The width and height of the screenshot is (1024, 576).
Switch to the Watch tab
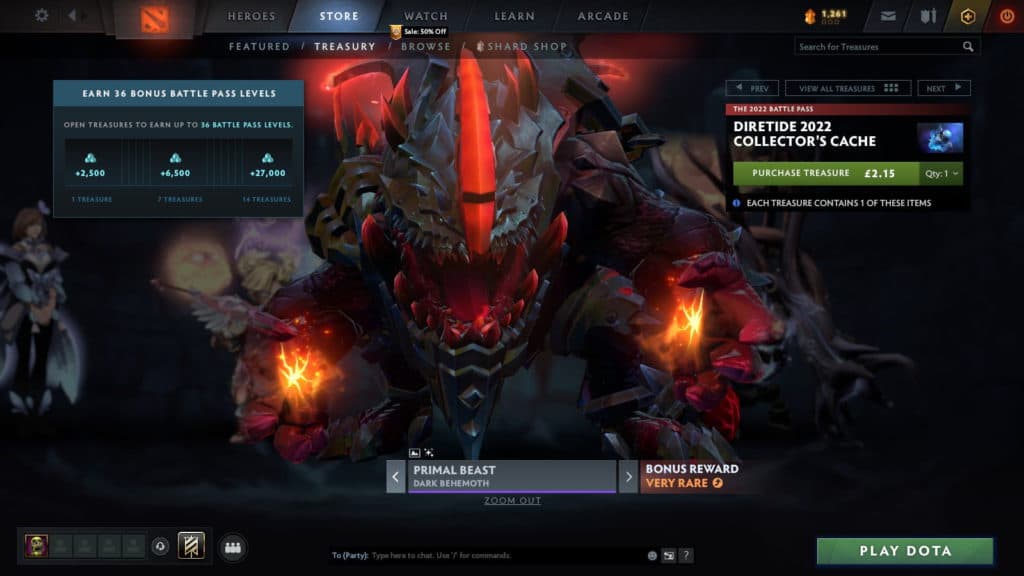[x=425, y=16]
